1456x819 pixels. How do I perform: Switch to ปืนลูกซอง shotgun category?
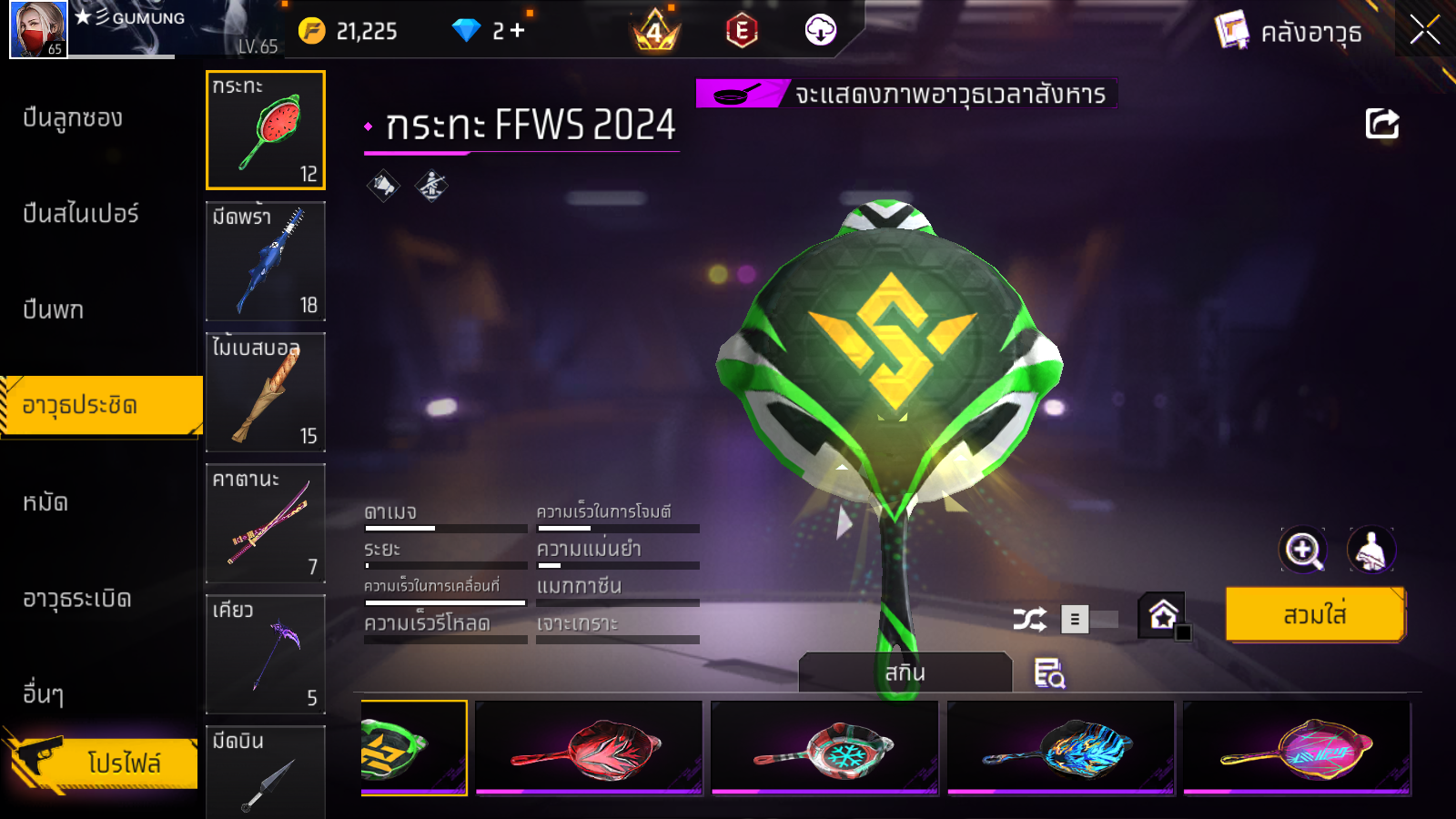point(73,118)
